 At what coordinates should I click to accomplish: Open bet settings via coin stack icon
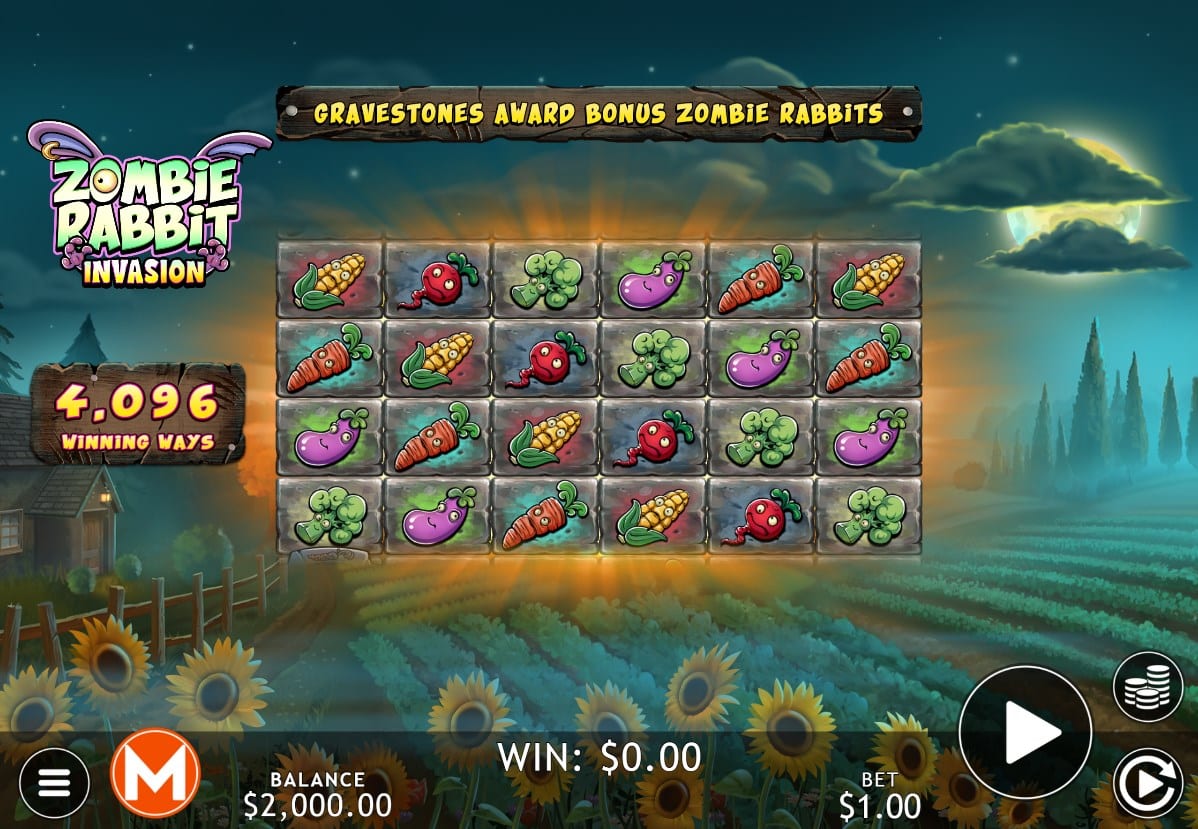[x=1148, y=687]
